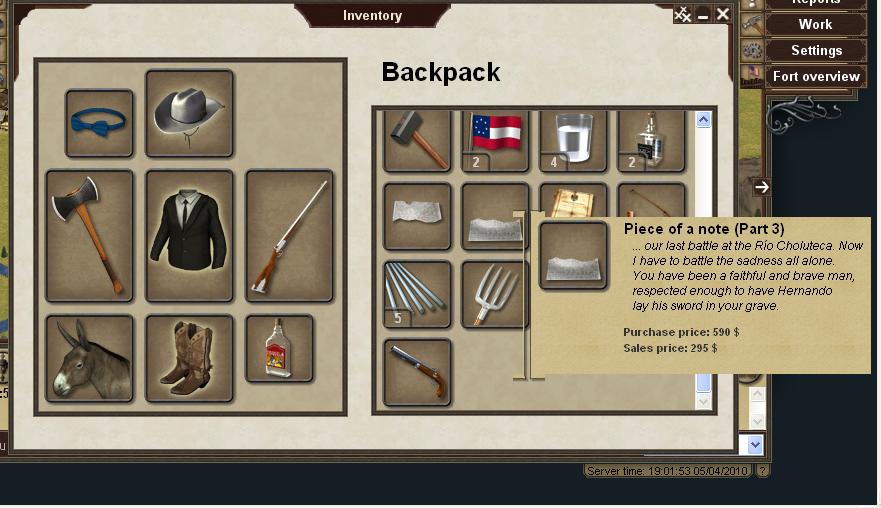
Task: Open the Work menu
Action: pos(815,25)
